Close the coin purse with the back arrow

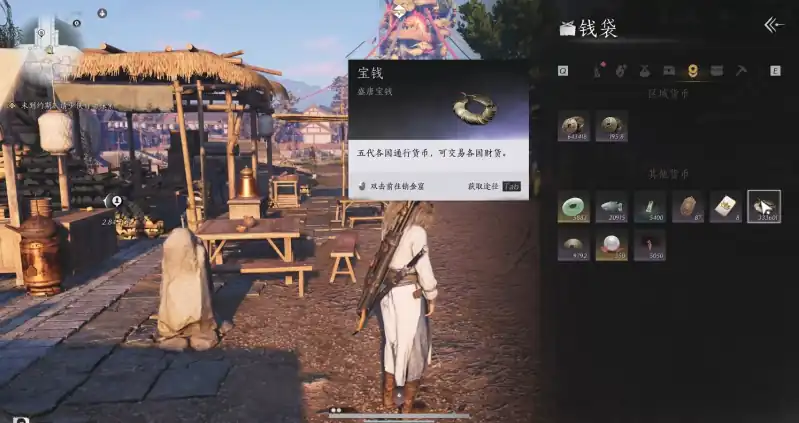[772, 25]
